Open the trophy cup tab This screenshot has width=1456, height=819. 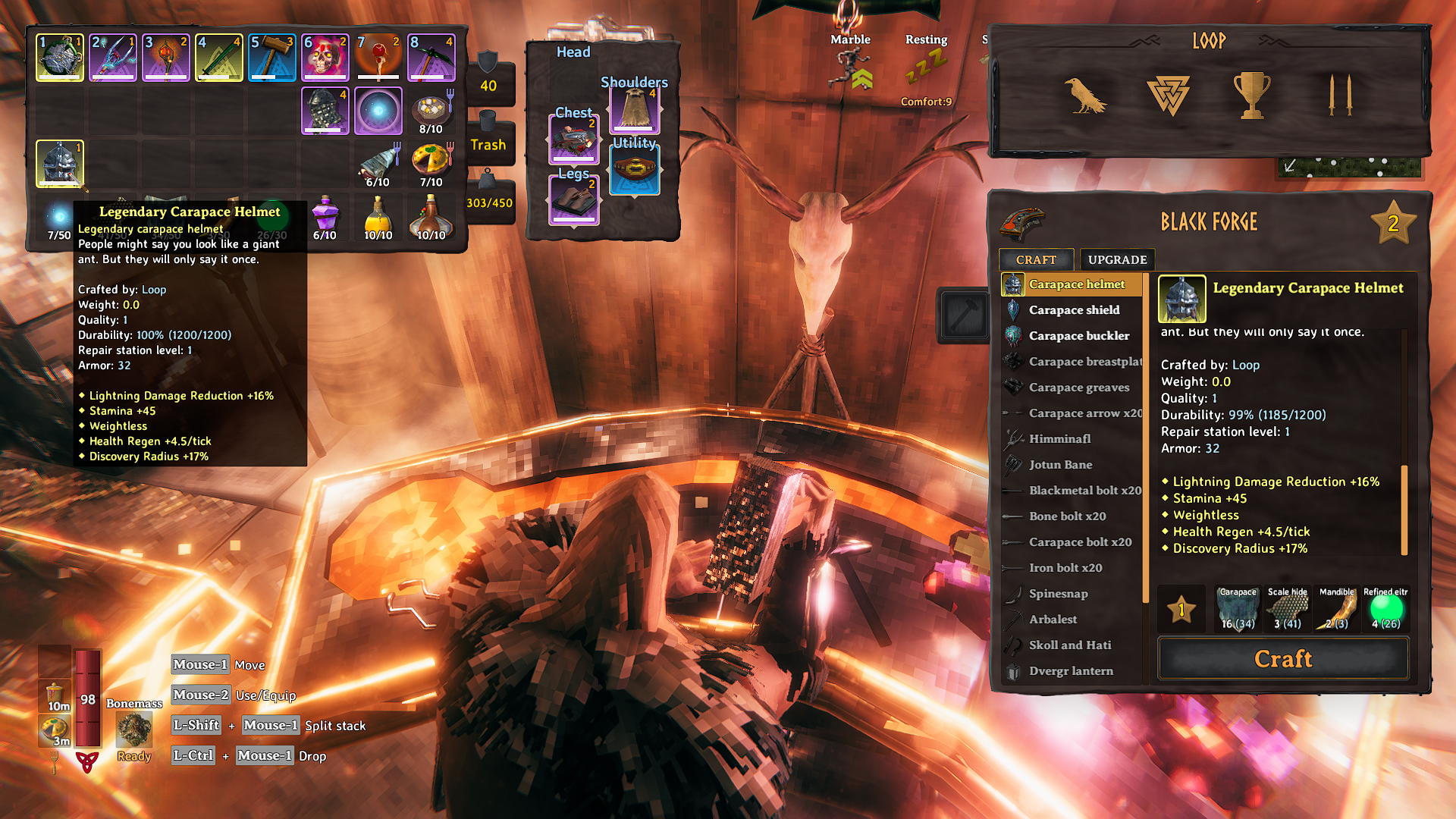[x=1251, y=95]
